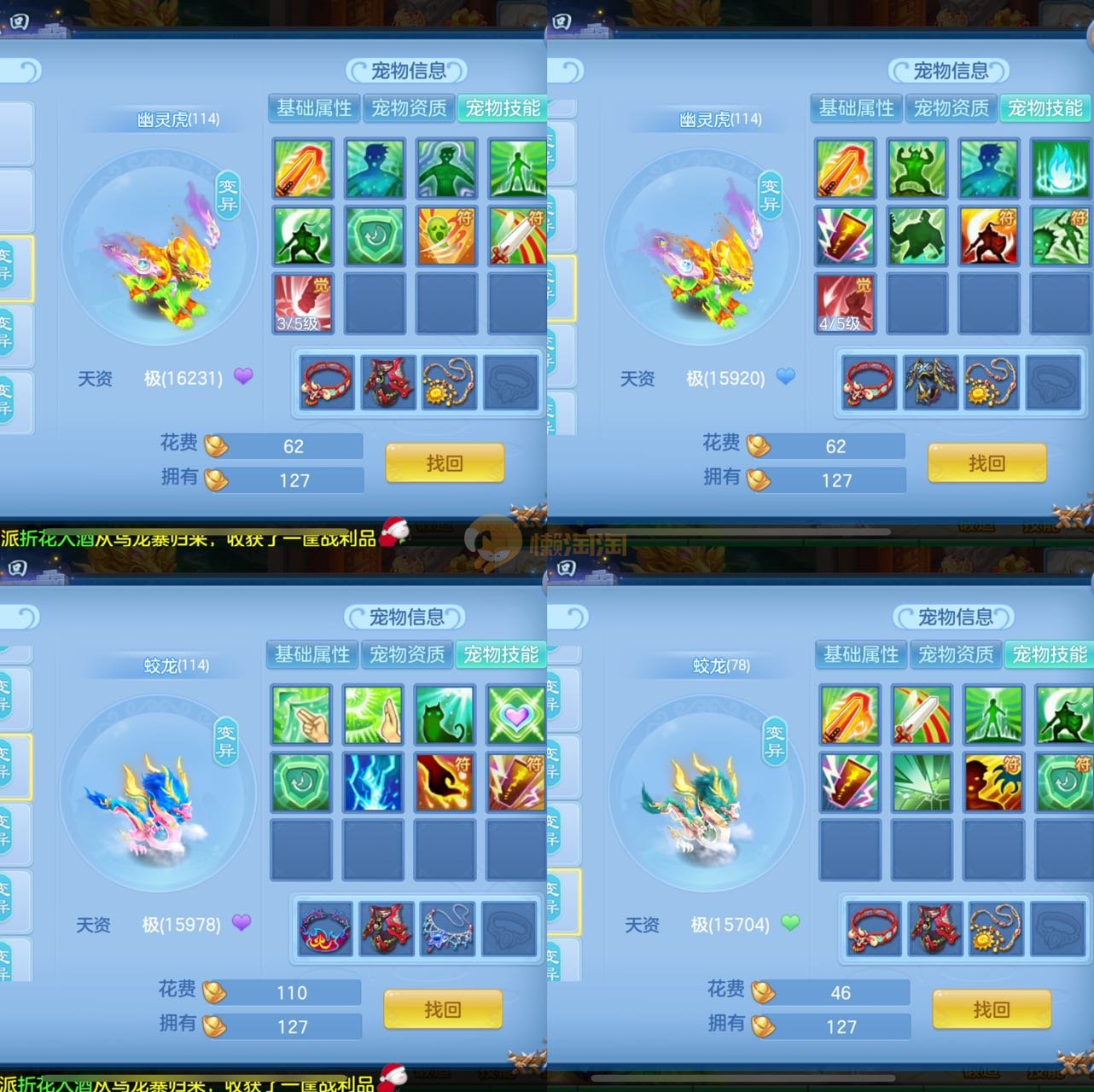Select the pink heart skill icon
The height and width of the screenshot is (1092, 1094).
click(515, 714)
